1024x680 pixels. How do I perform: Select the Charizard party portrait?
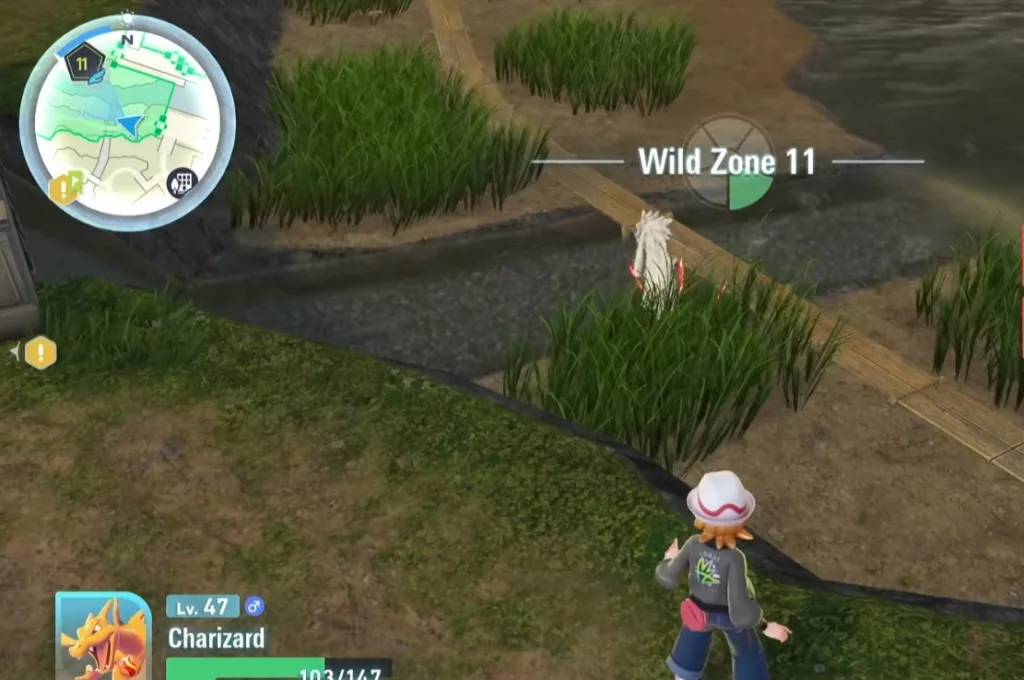pyautogui.click(x=103, y=637)
